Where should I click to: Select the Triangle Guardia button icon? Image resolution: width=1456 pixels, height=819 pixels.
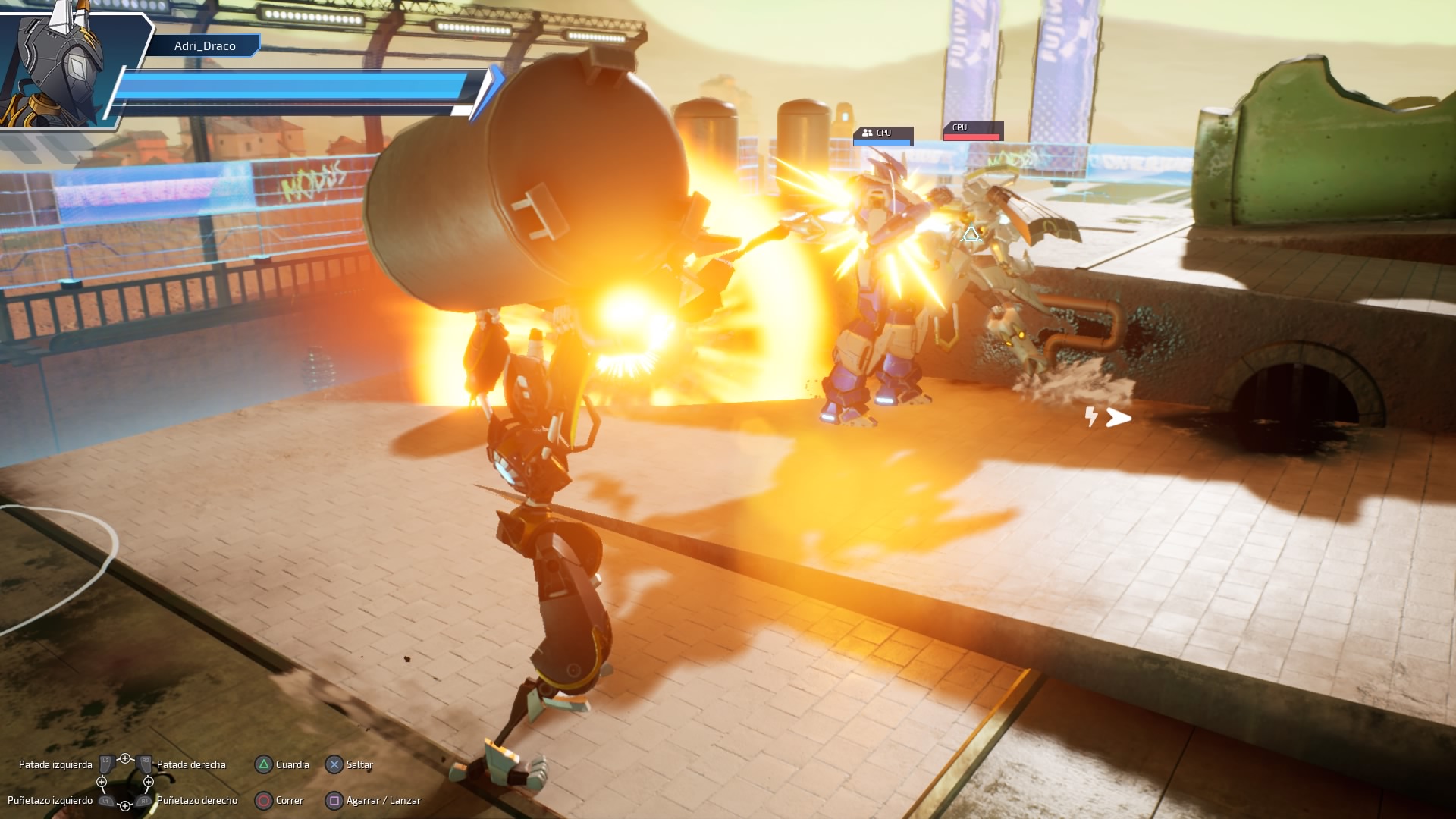[263, 764]
